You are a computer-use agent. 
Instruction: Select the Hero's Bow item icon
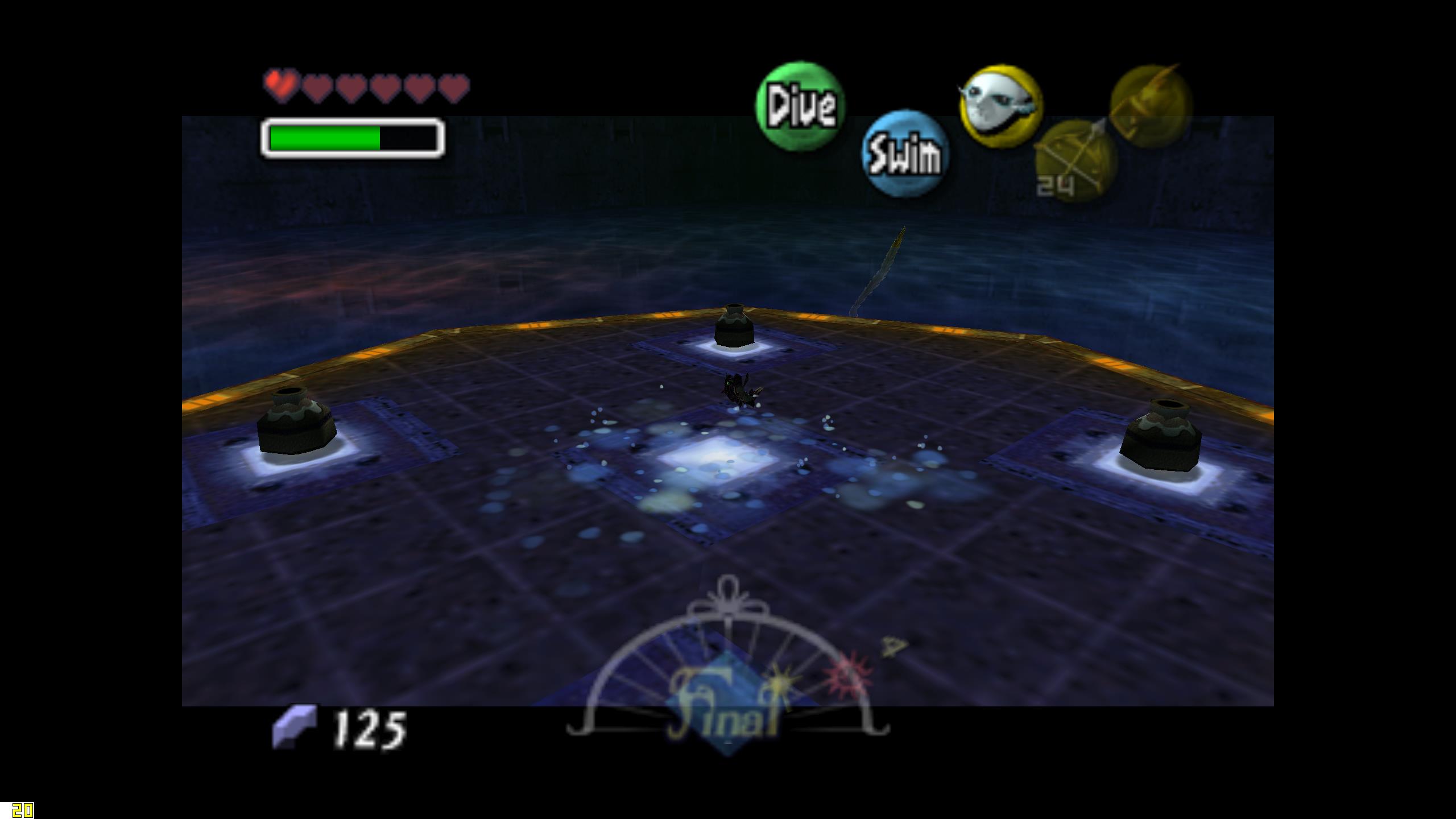(1075, 162)
